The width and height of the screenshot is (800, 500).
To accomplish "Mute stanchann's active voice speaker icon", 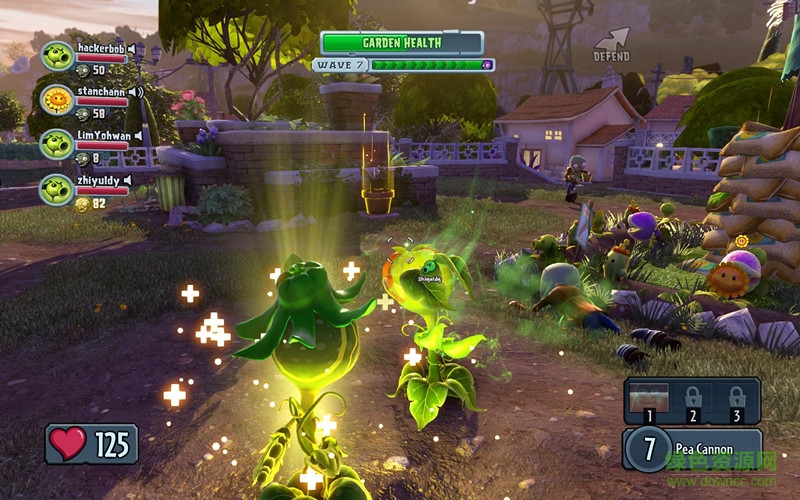I will pos(134,91).
